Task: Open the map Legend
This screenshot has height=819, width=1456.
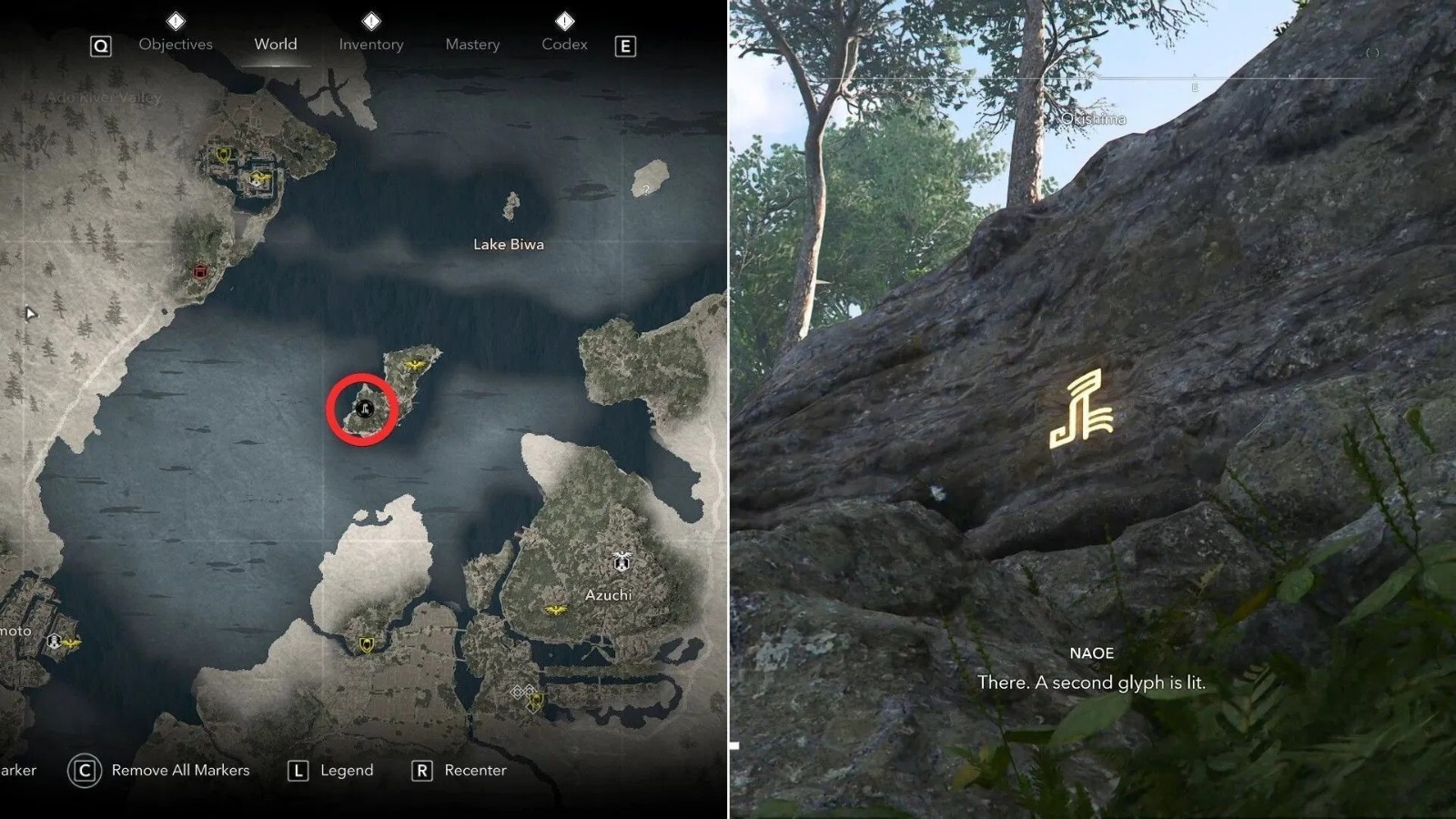Action: click(346, 770)
